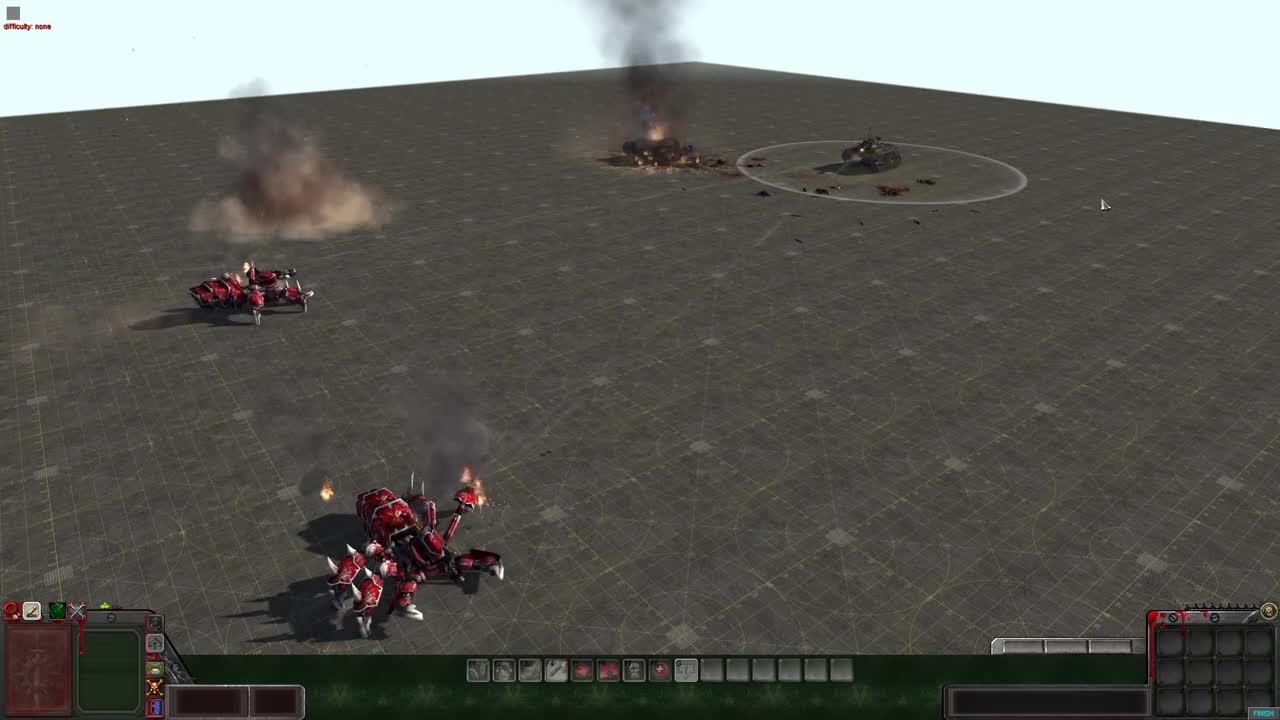Image resolution: width=1280 pixels, height=720 pixels.
Task: Toggle the highlighted G guard command
Action: [x=688, y=671]
